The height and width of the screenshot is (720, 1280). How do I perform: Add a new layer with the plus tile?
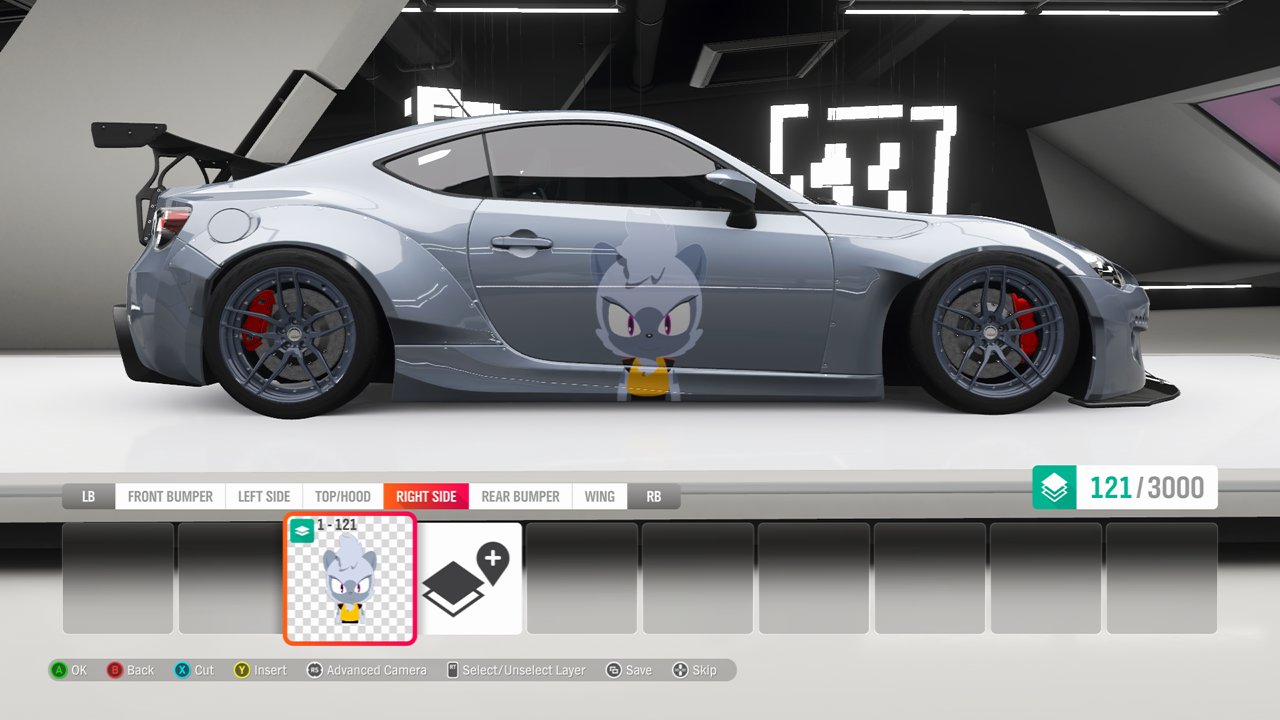(469, 579)
